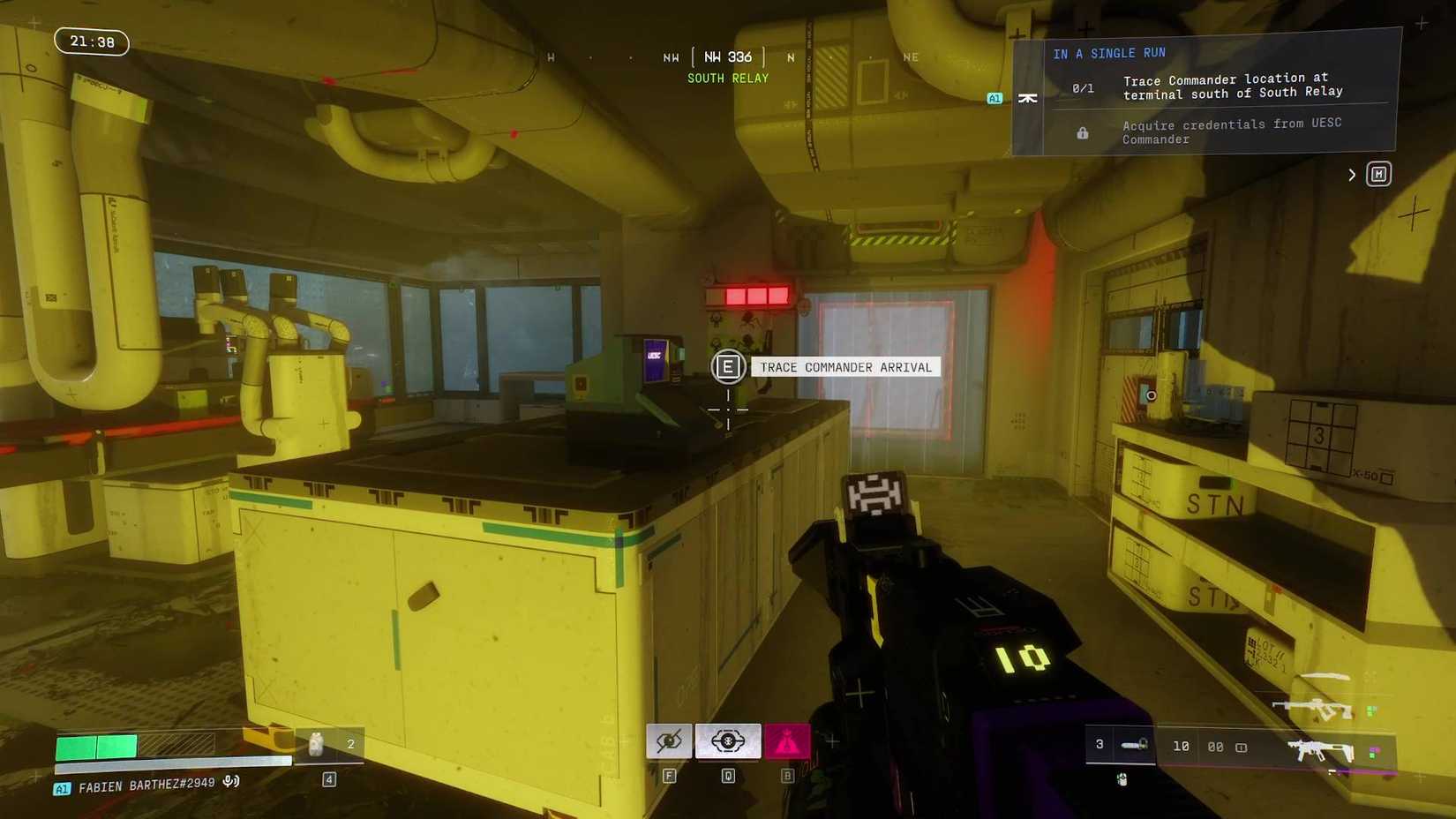Toggle the E interaction prompt button
Screen dimensions: 1456x819
tap(728, 366)
